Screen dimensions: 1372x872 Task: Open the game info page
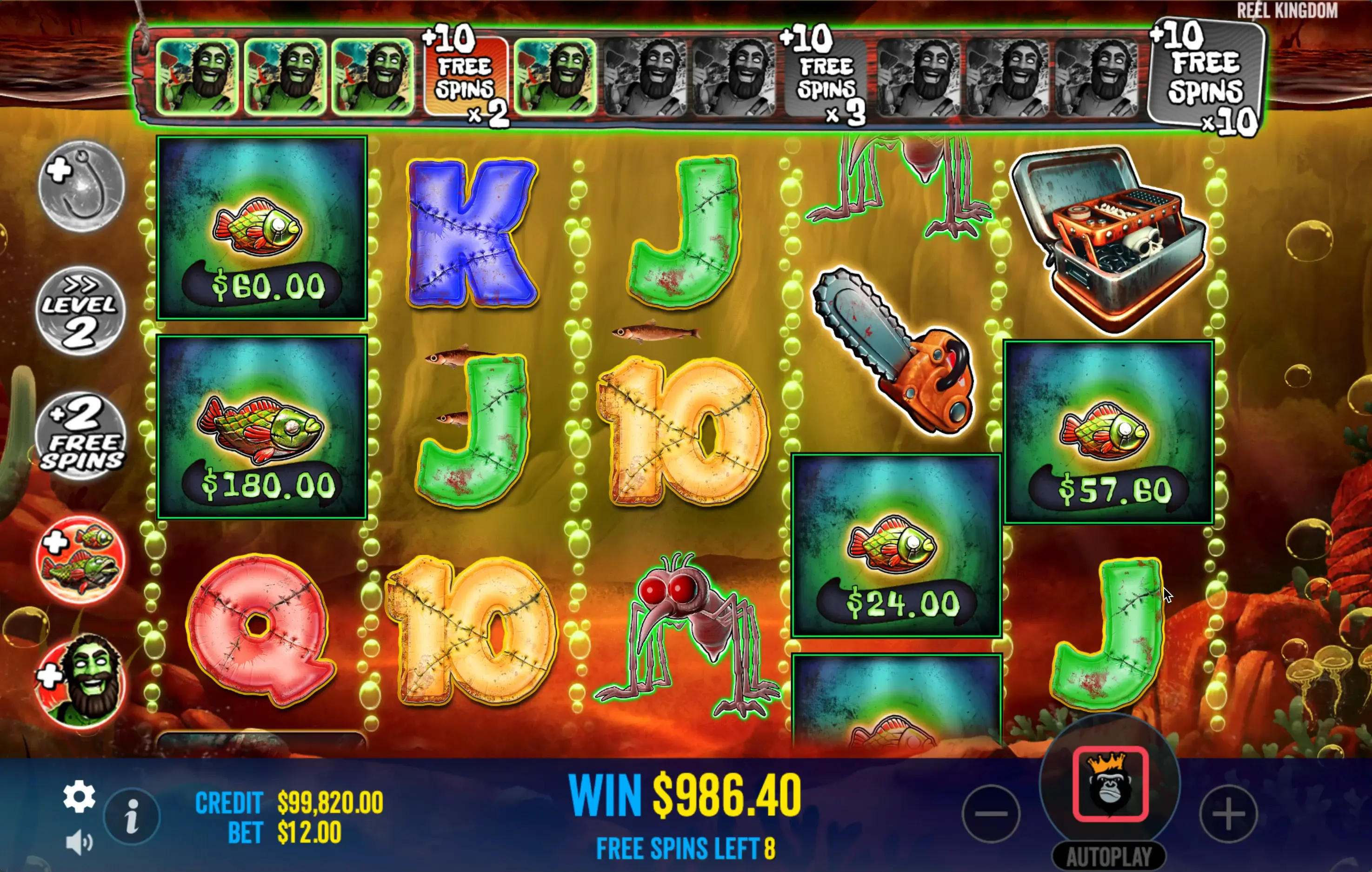132,817
